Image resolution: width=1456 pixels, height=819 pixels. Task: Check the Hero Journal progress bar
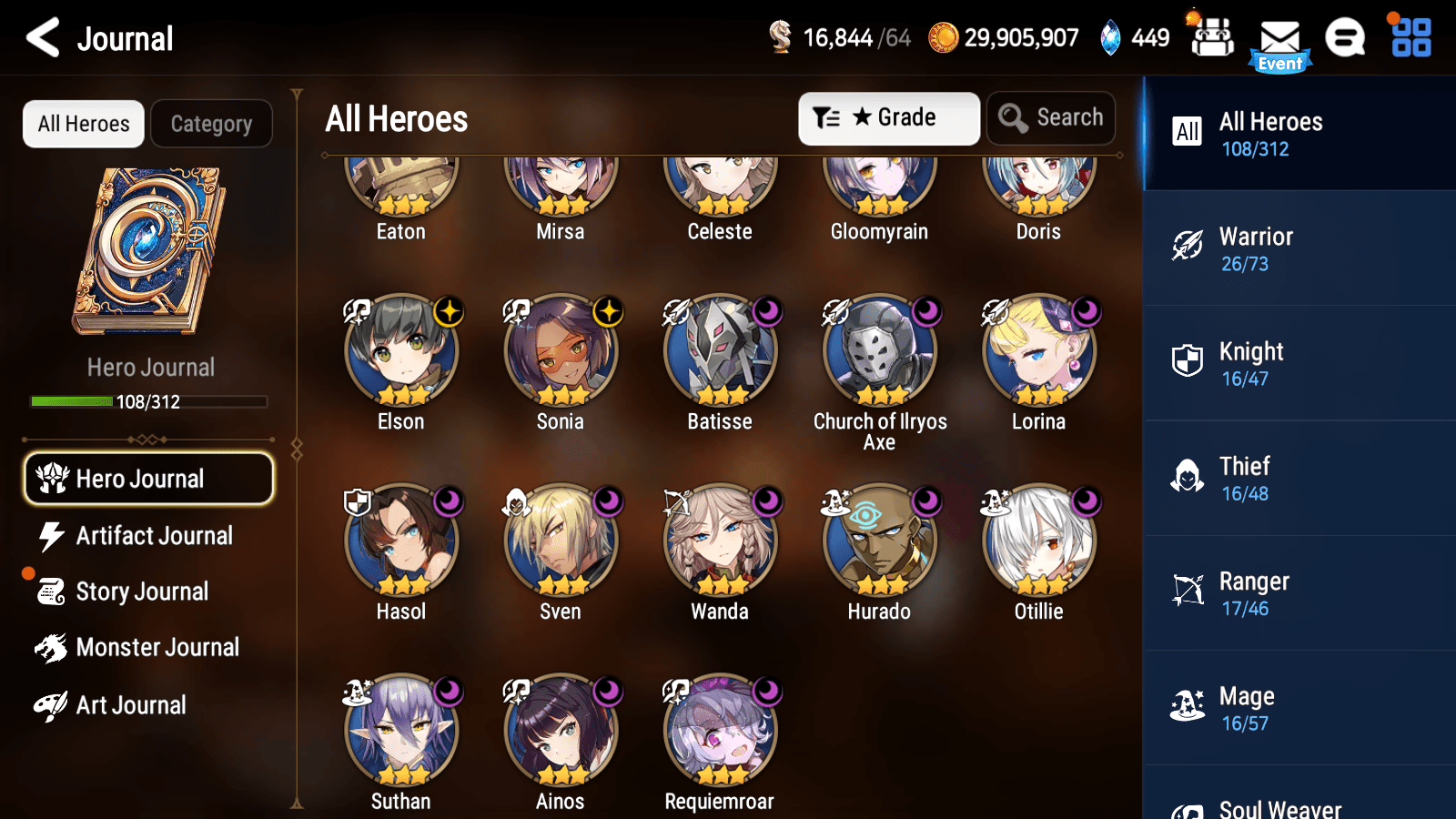coord(148,401)
